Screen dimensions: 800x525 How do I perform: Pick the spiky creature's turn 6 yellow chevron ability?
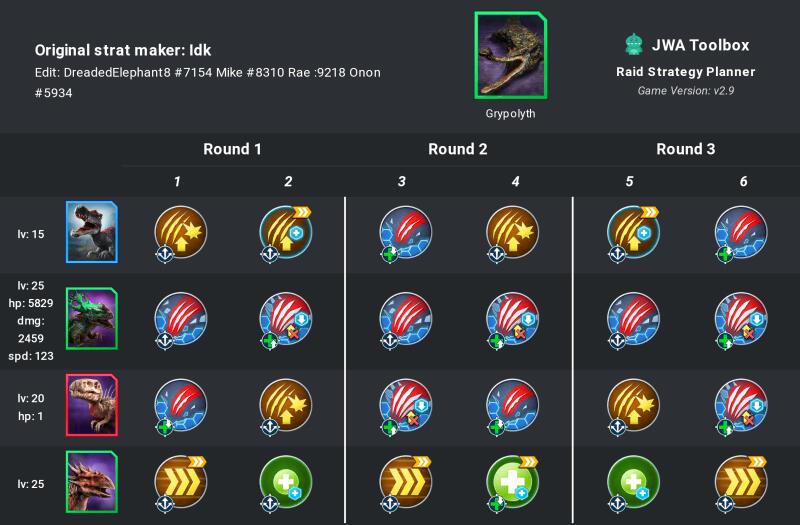[x=740, y=482]
